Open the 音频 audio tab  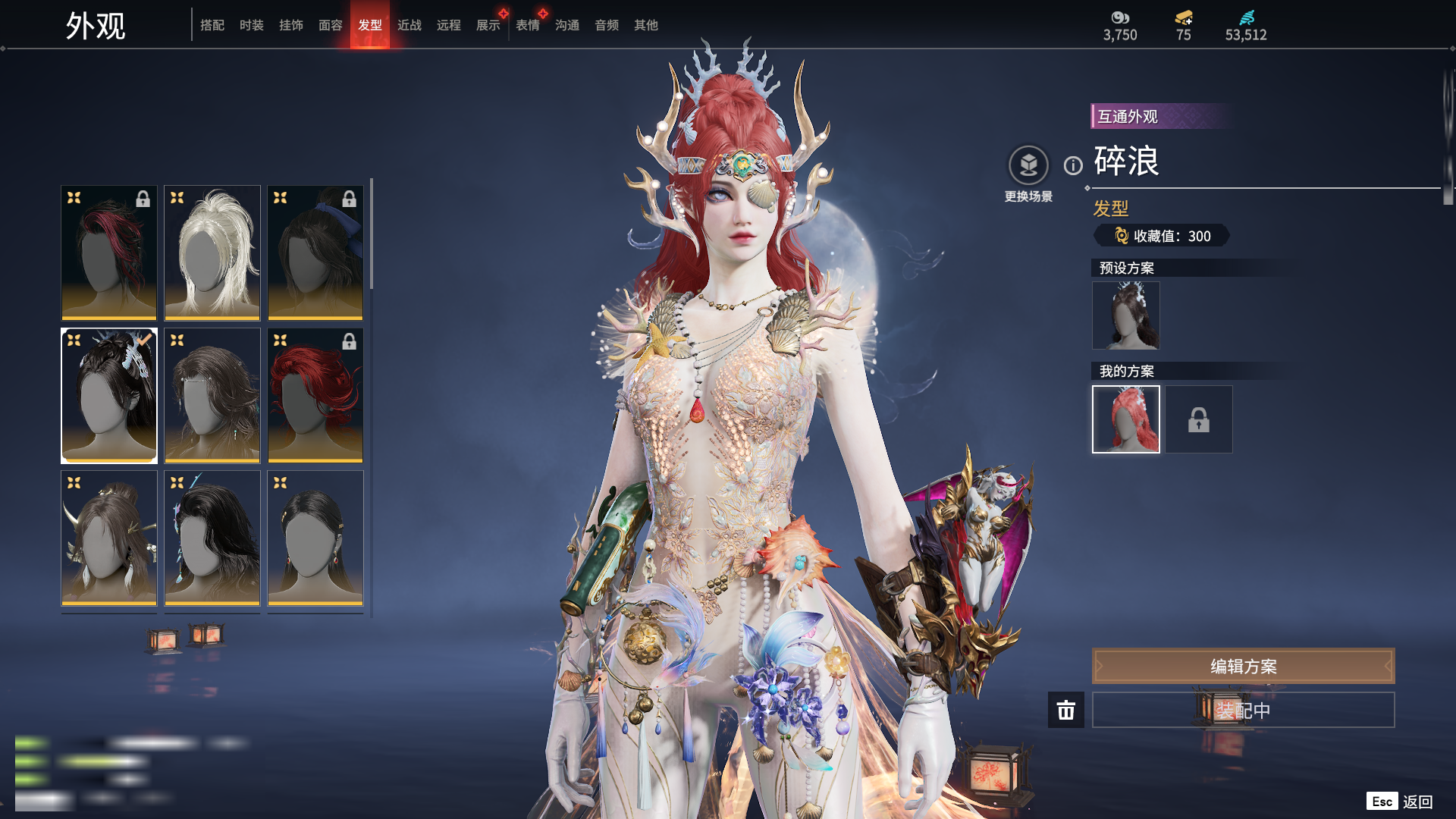pyautogui.click(x=607, y=25)
